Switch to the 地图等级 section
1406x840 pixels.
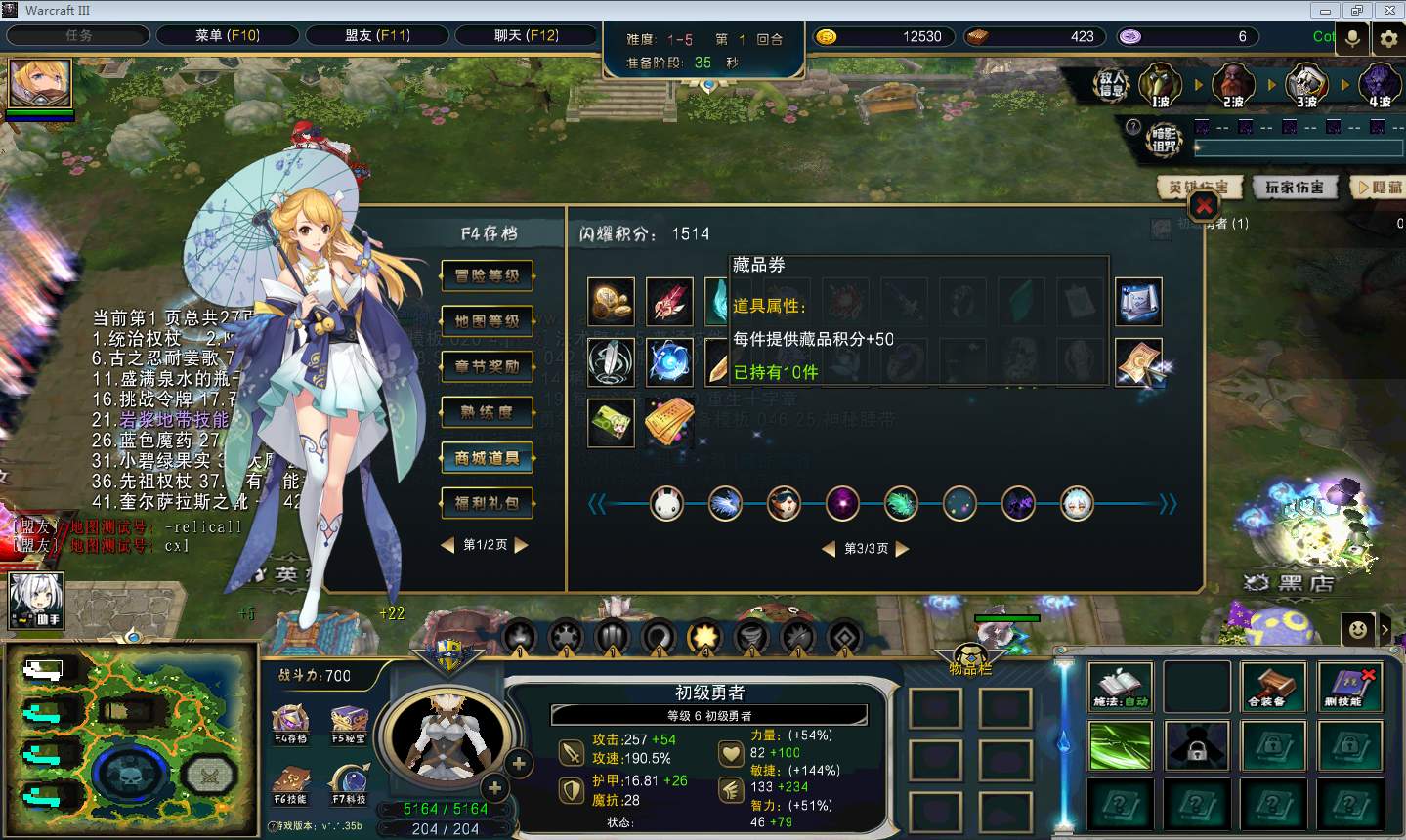click(x=487, y=320)
